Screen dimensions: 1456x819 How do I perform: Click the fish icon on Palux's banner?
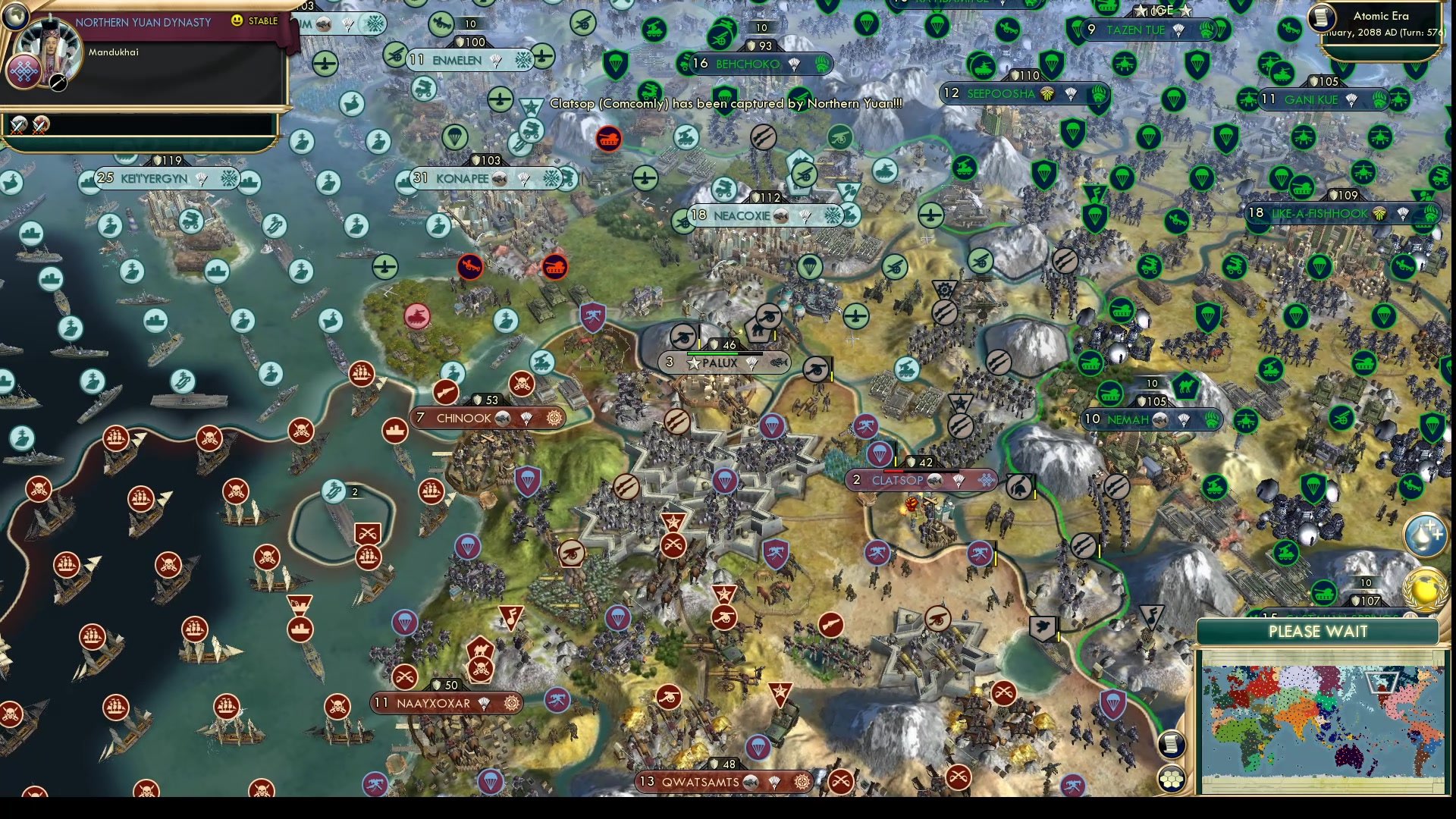click(781, 362)
